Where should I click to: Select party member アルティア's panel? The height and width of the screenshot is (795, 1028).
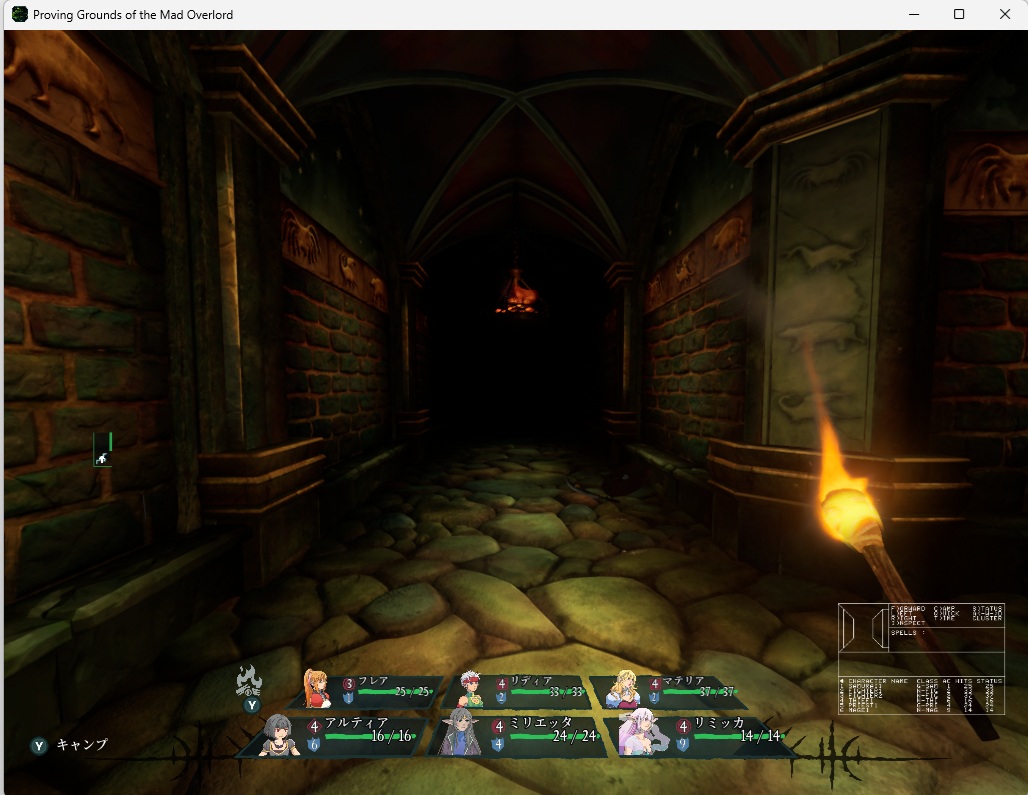click(x=342, y=735)
